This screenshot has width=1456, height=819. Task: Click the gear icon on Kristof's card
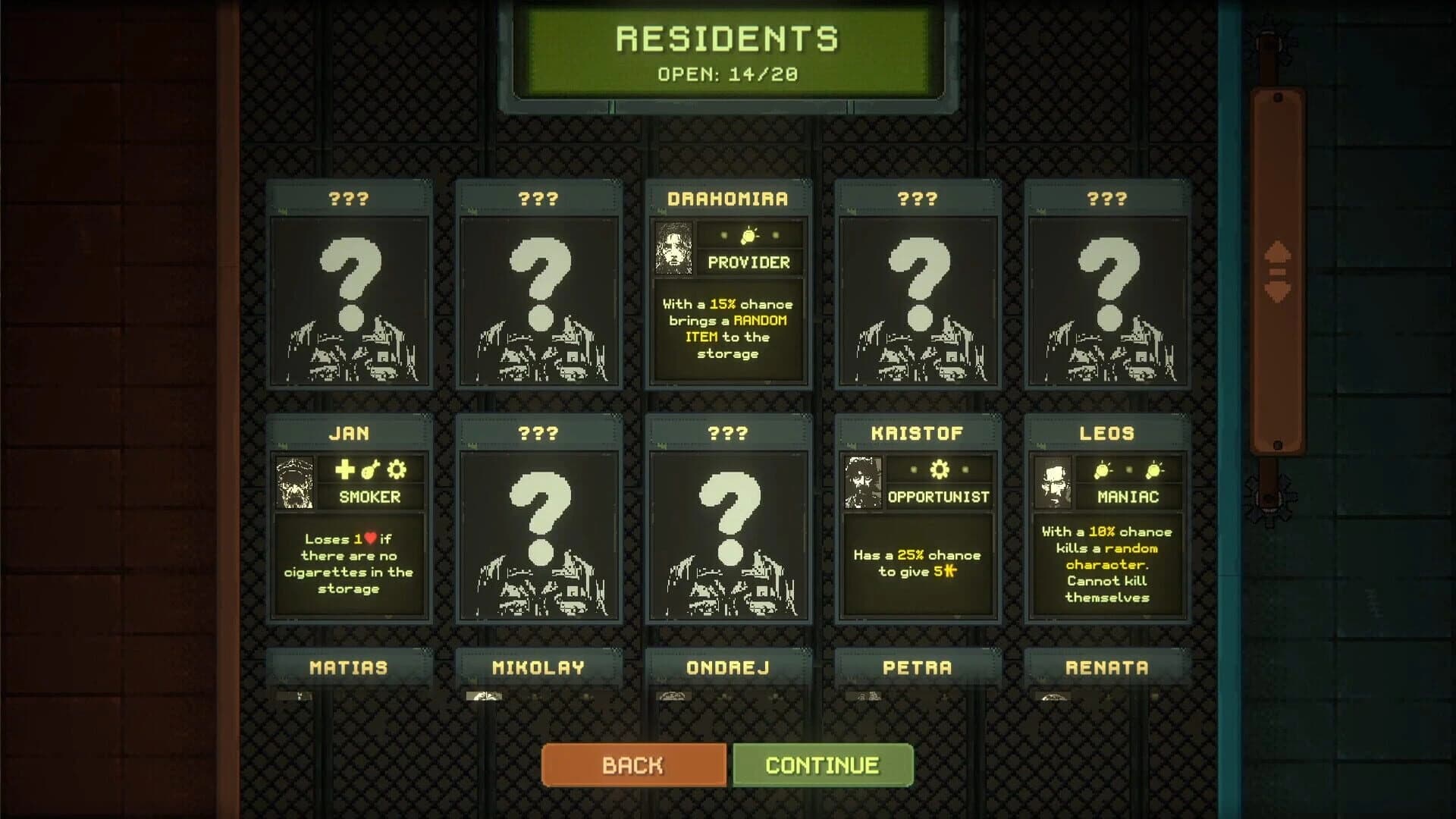940,470
